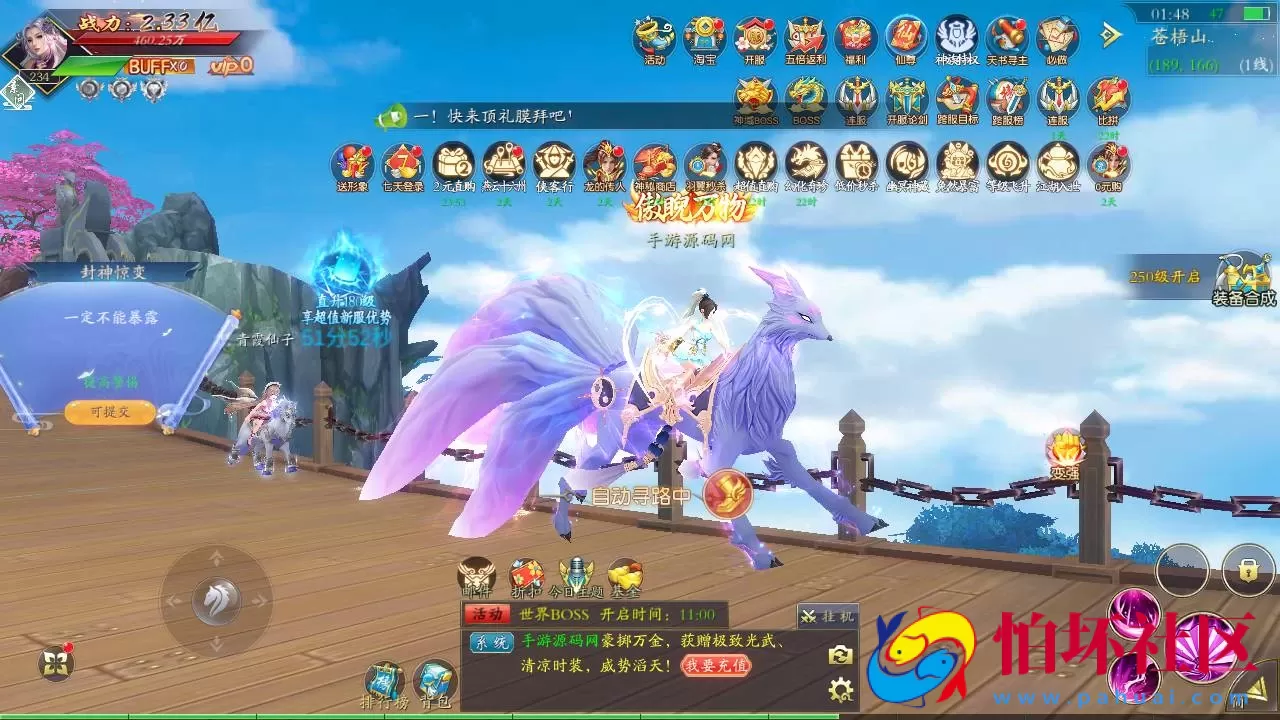Open the 排行榜 leaderboard
Screen dimensions: 1280x720
point(384,683)
